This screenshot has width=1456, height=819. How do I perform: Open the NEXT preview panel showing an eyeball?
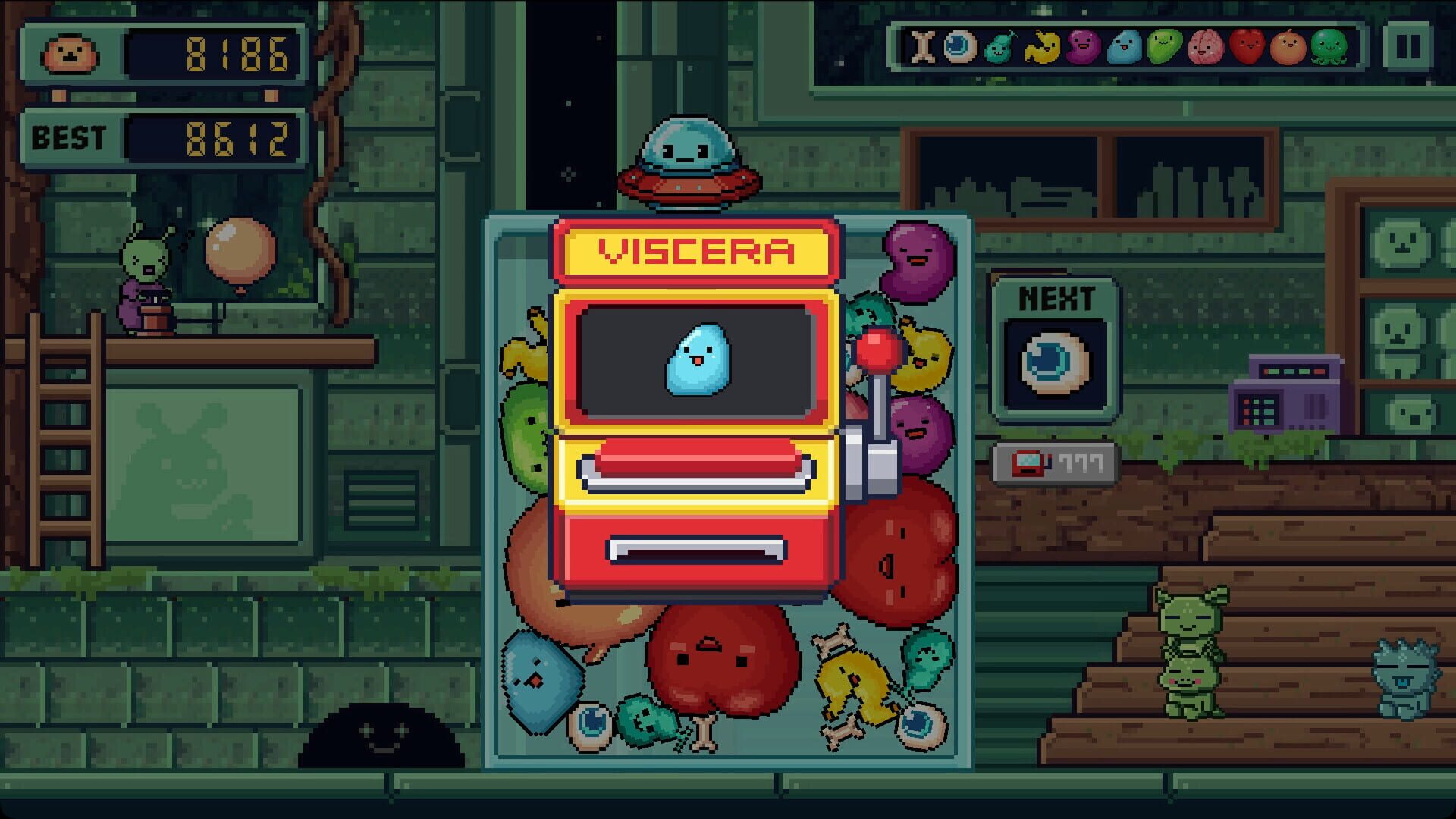pos(1055,362)
